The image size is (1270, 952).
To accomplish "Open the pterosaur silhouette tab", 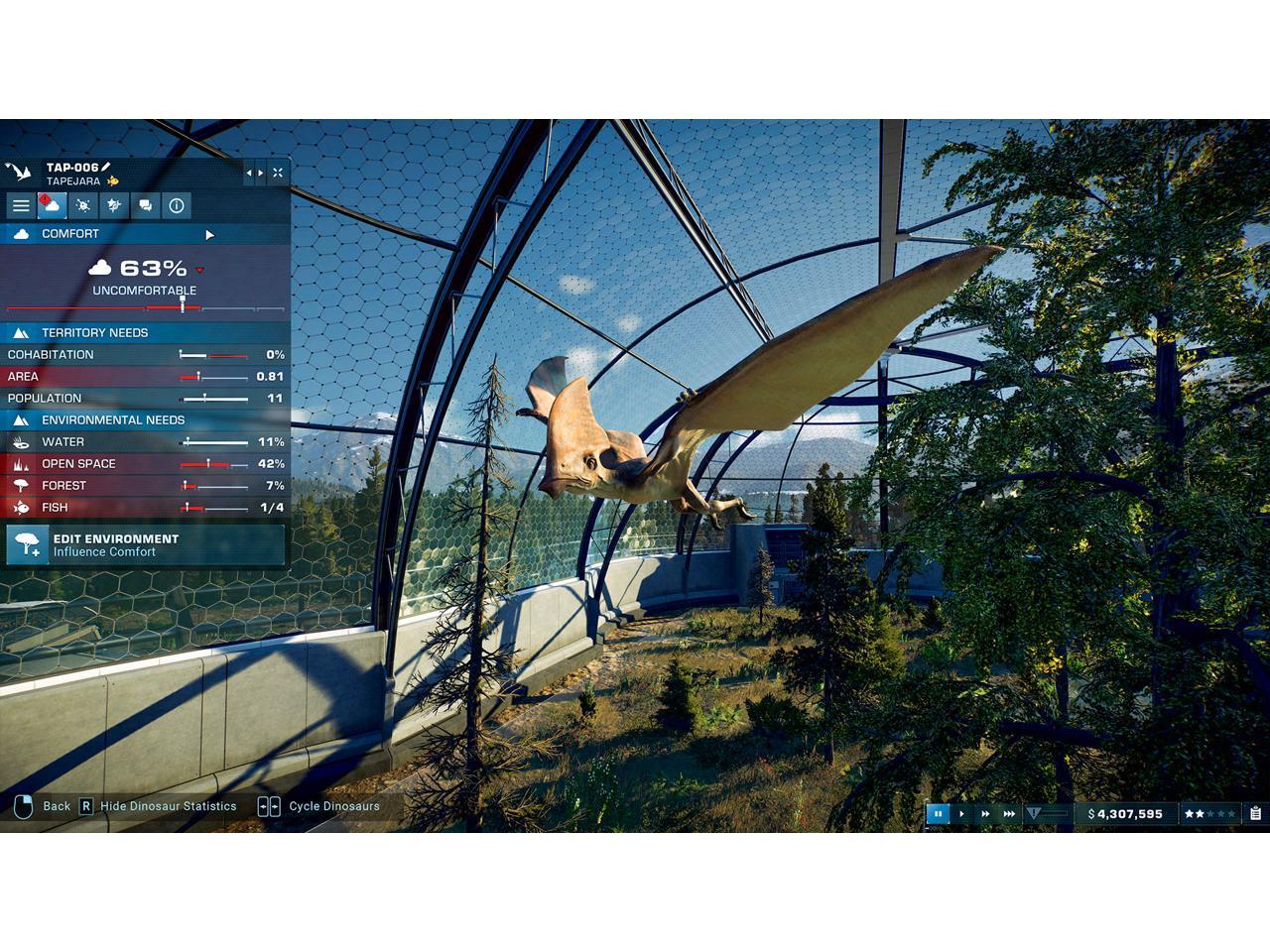I will point(114,205).
